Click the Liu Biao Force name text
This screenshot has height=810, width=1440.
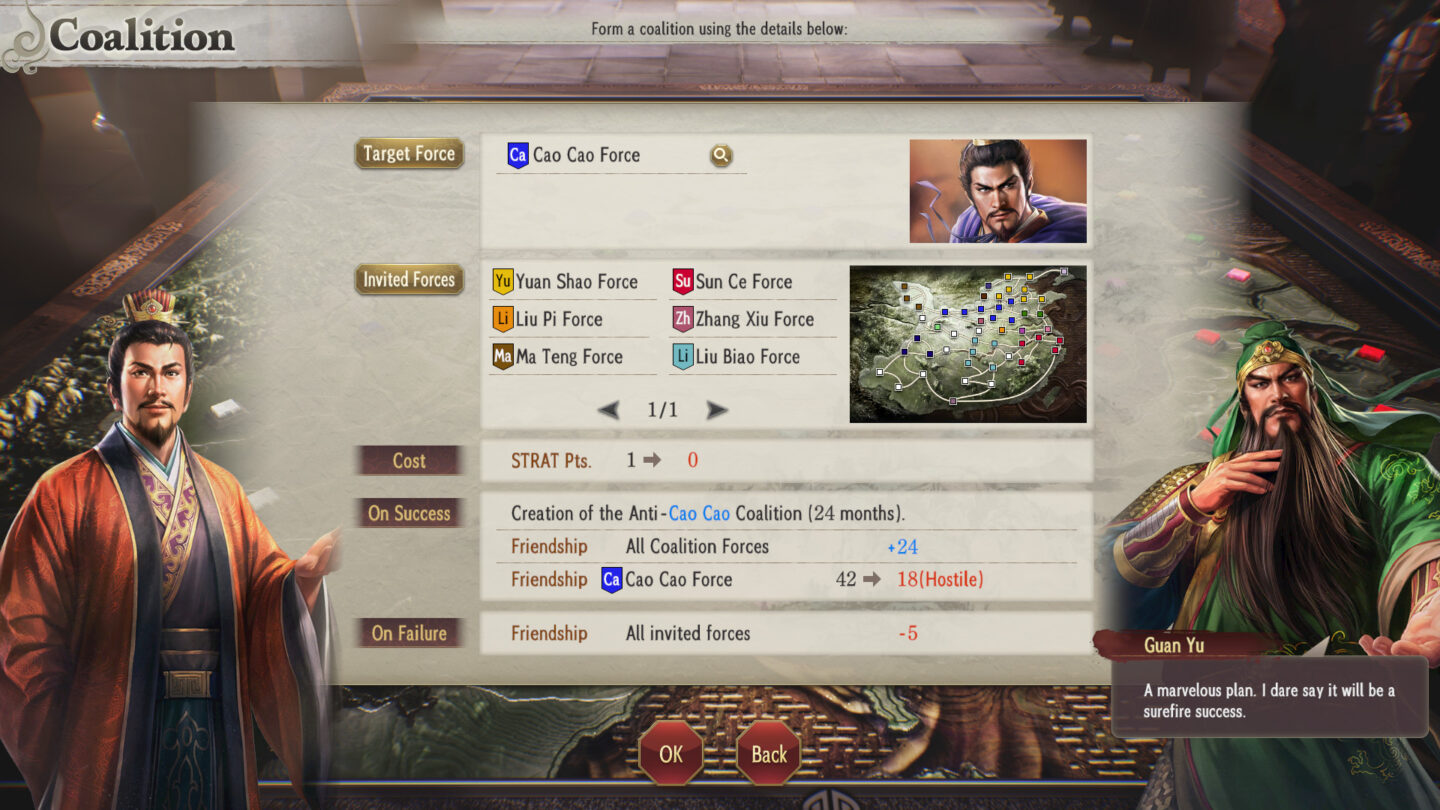749,356
